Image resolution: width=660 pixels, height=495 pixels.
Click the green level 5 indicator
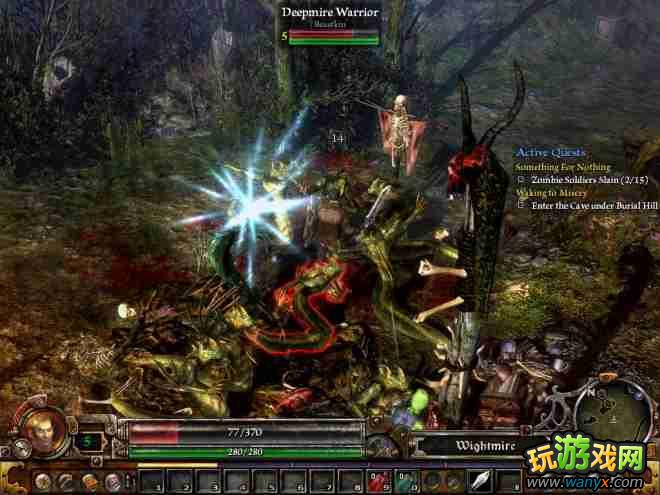click(87, 439)
